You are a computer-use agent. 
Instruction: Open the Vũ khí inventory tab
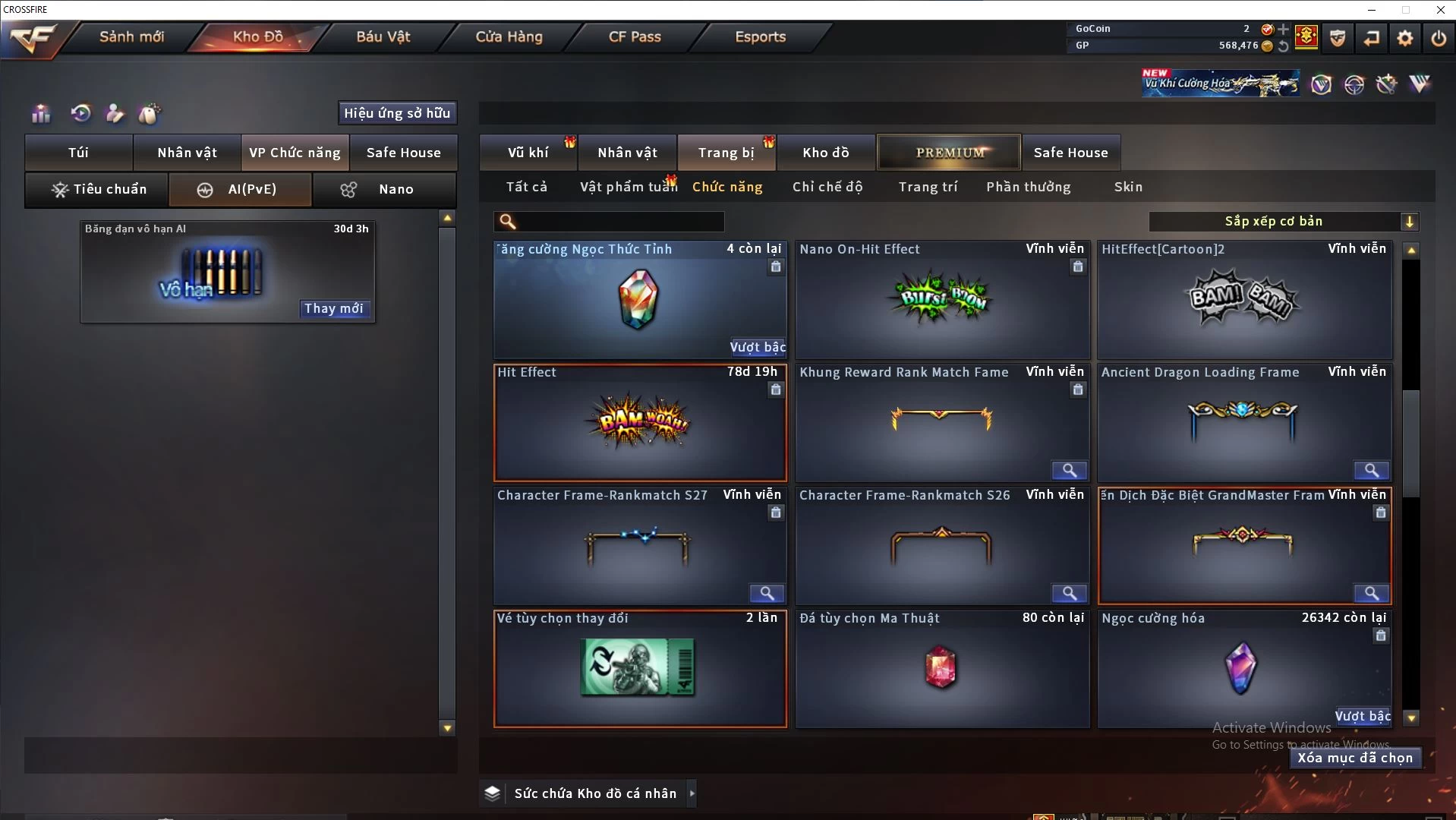pyautogui.click(x=528, y=153)
